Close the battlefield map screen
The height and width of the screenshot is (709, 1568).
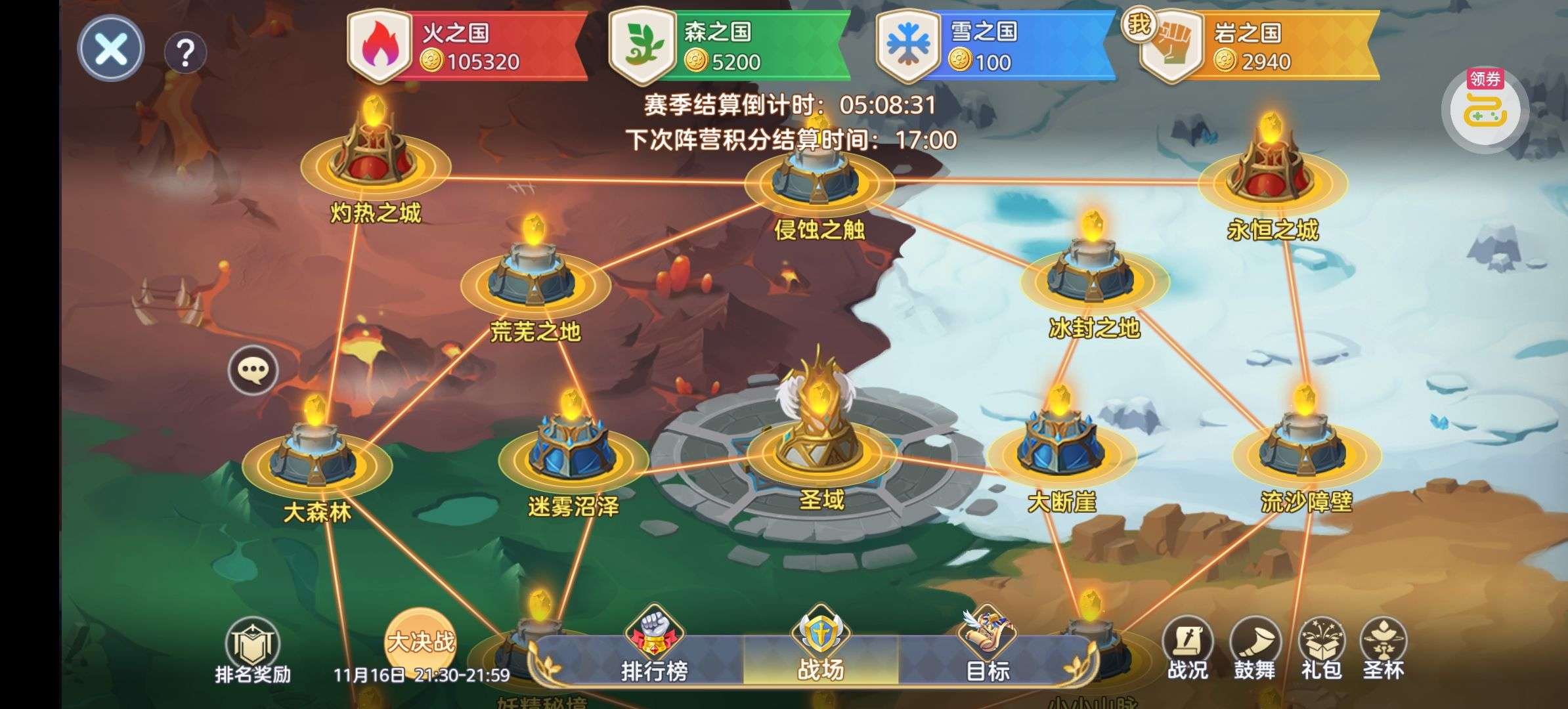pos(110,49)
